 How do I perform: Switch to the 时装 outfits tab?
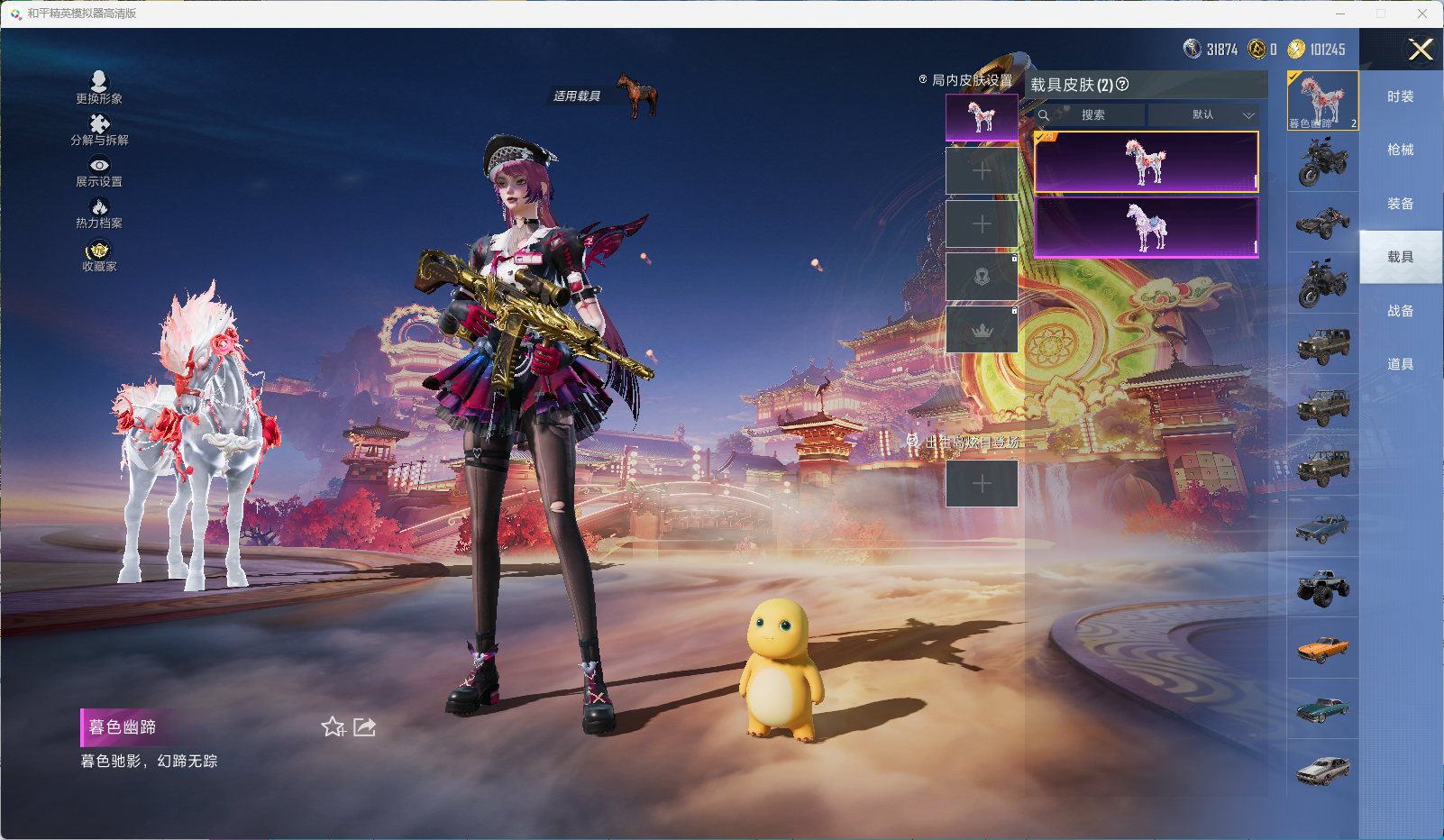(1400, 96)
